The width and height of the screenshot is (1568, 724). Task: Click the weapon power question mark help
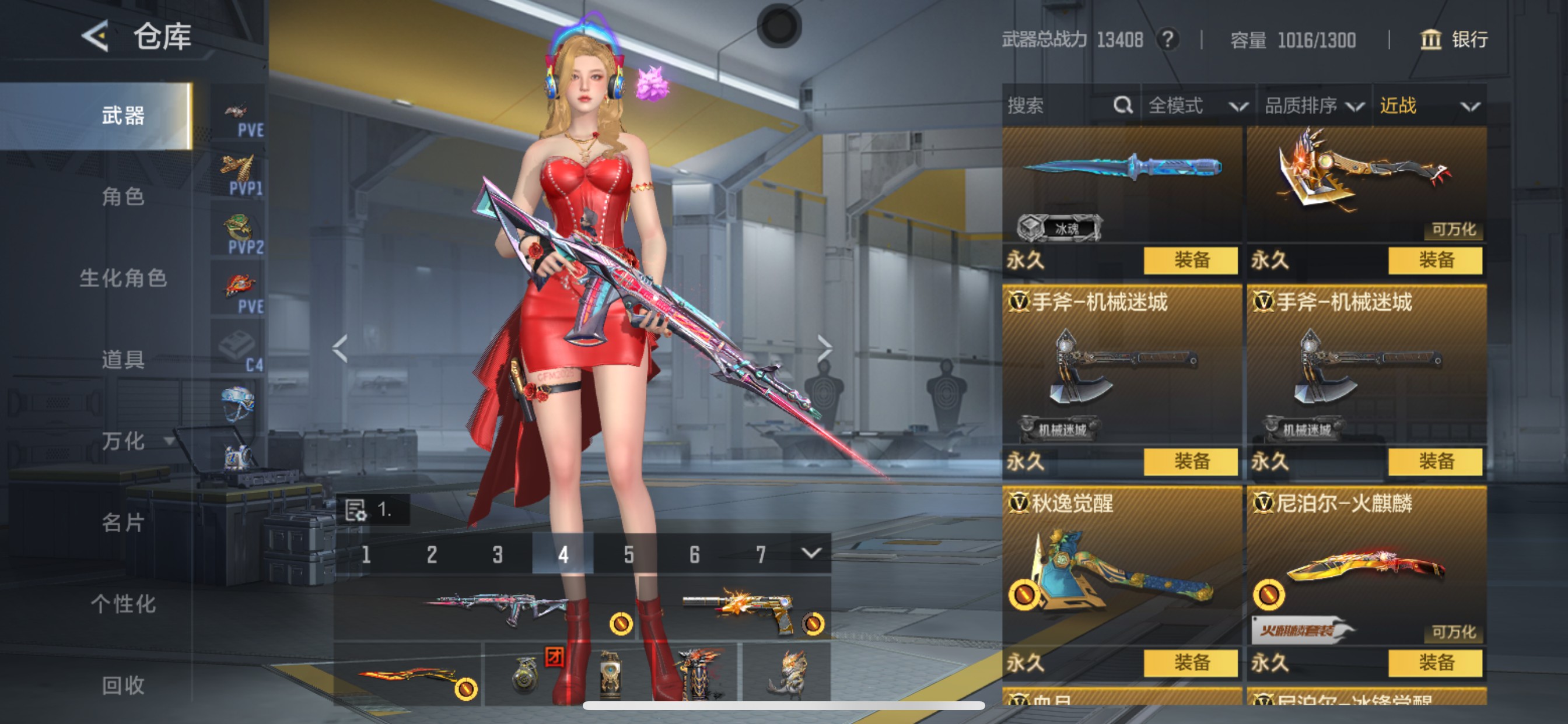click(x=1167, y=40)
